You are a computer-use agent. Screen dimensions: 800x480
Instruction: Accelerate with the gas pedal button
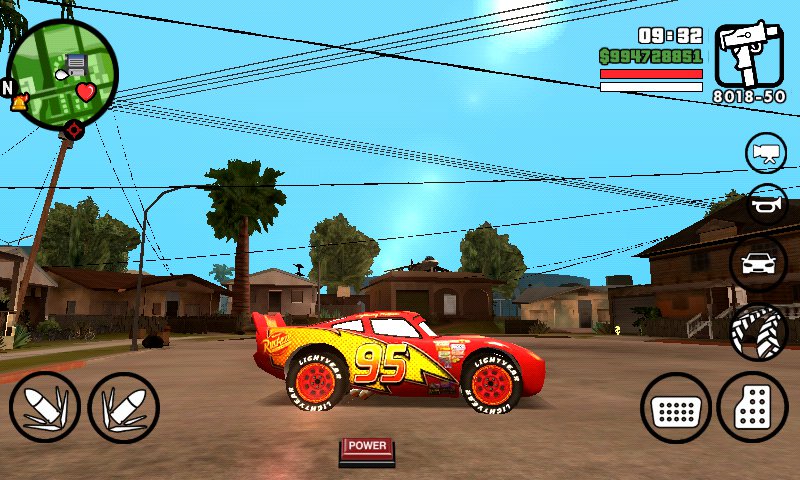(x=752, y=408)
